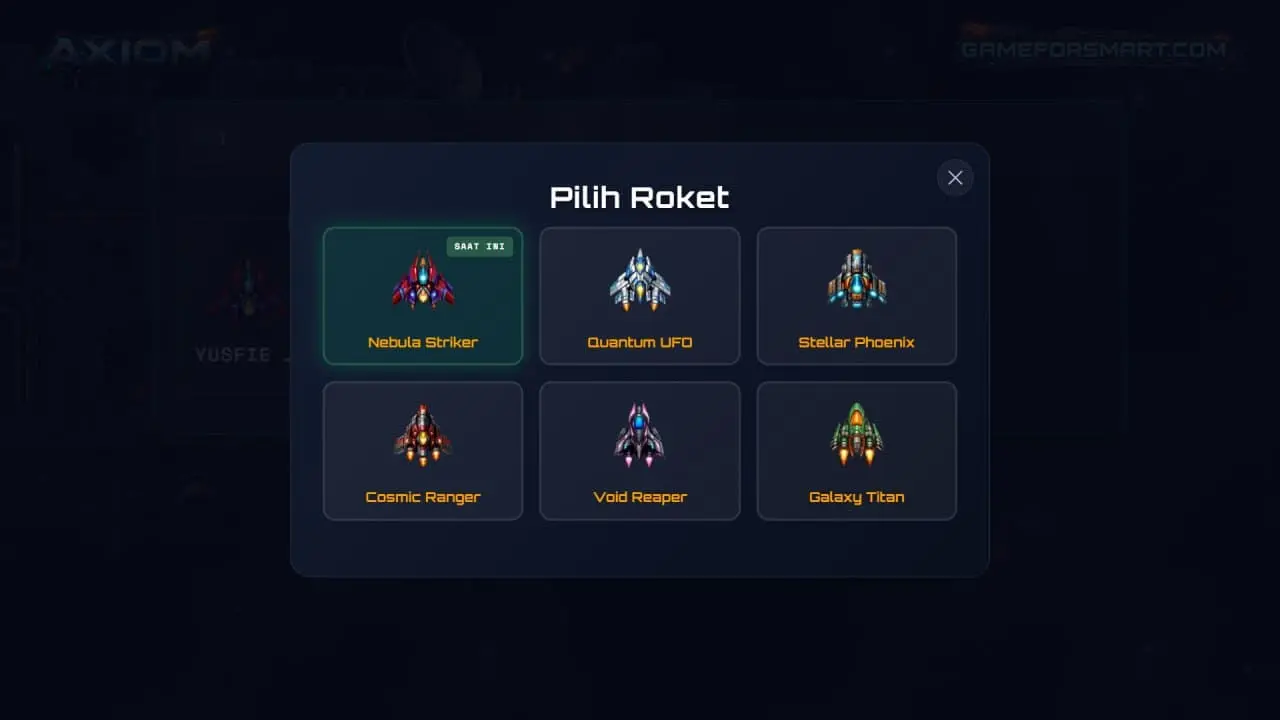Choose the Stellar Phoenix rocket image
The width and height of the screenshot is (1280, 720).
[x=857, y=278]
